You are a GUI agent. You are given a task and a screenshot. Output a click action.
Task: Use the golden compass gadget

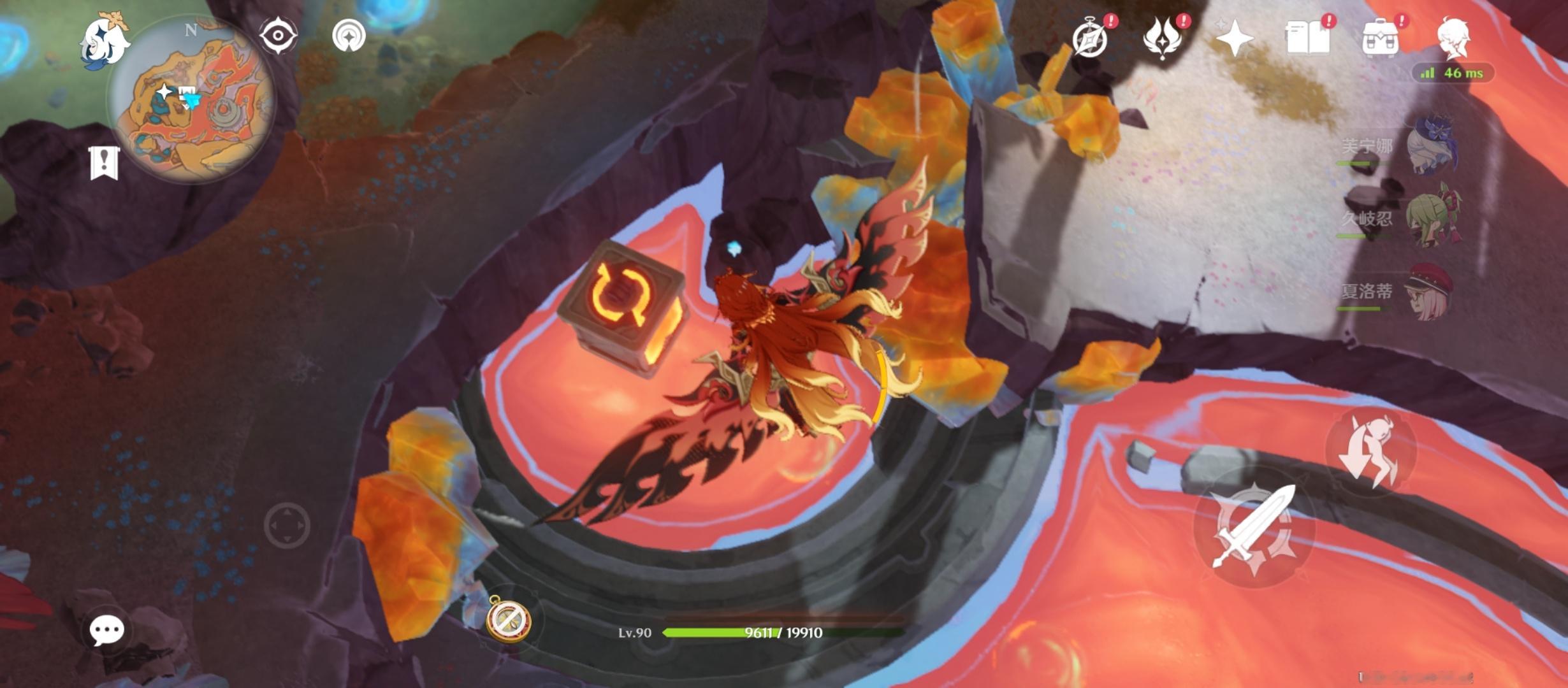point(508,618)
